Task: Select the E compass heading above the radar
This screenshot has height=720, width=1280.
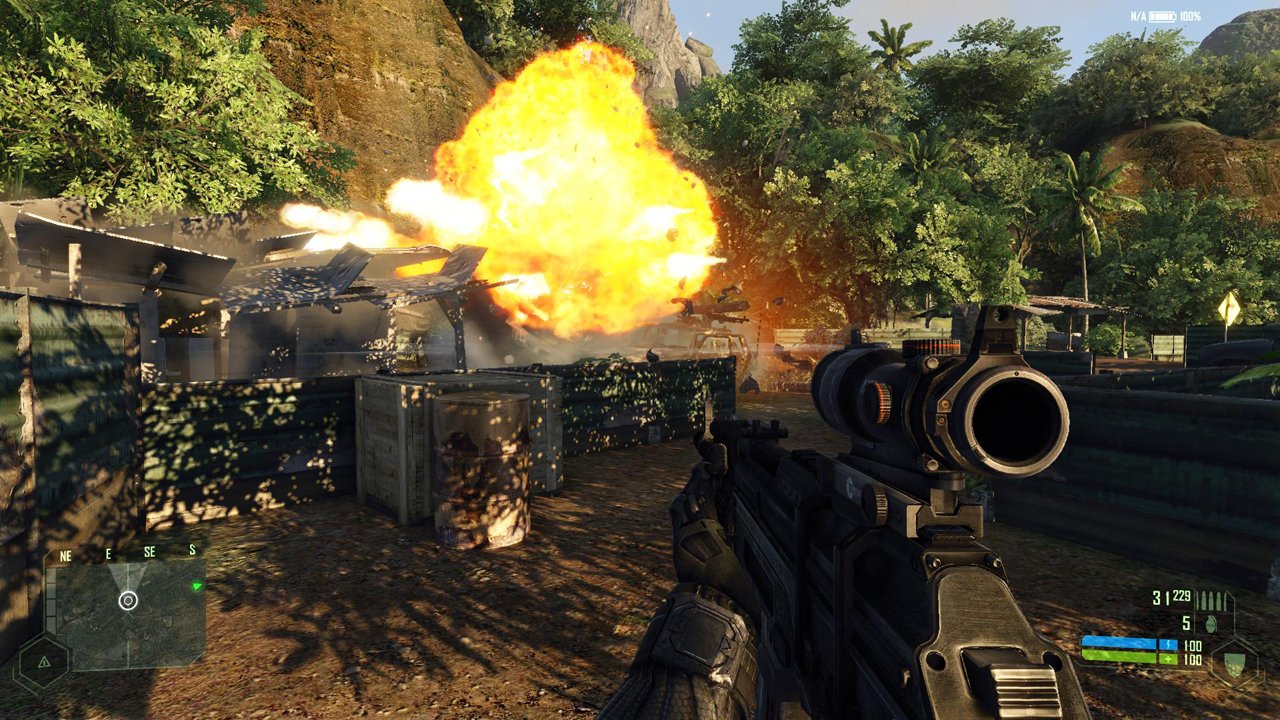Action: (x=108, y=554)
